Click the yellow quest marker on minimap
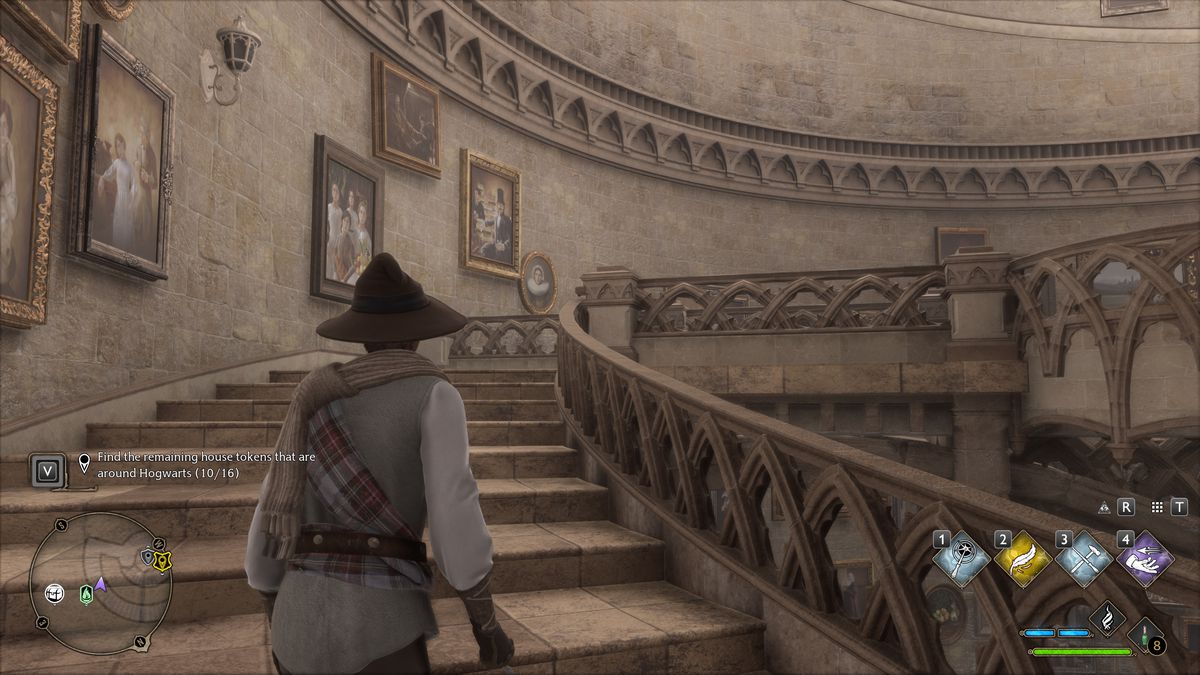 (160, 561)
